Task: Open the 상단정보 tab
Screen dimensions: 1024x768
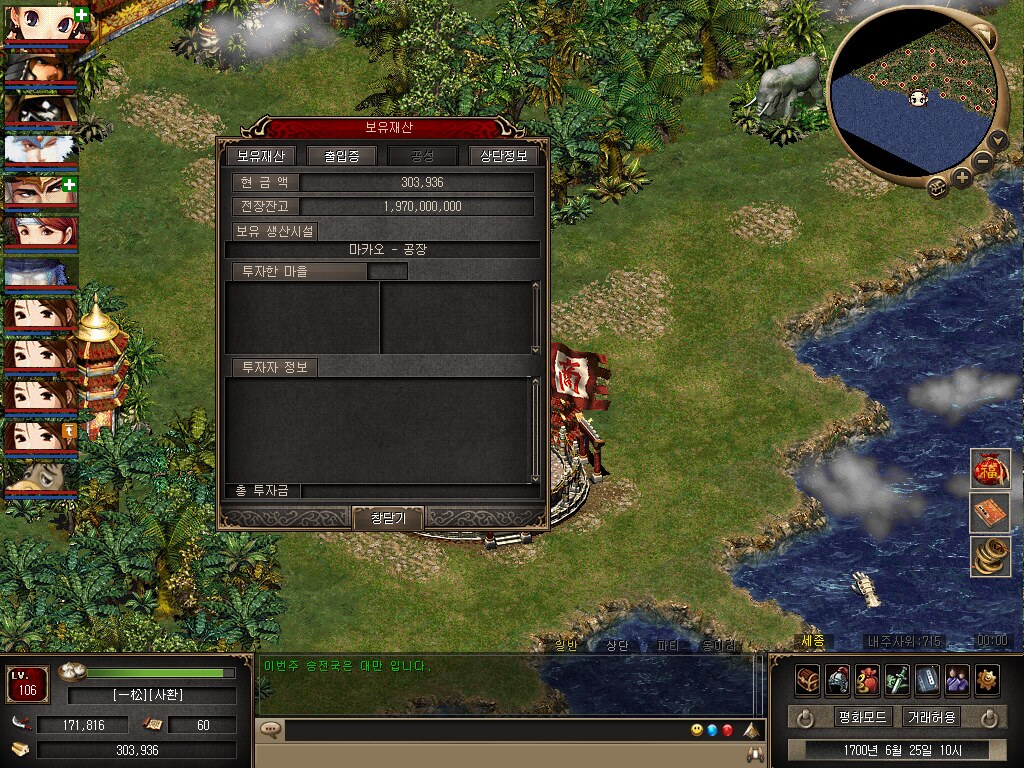Action: (504, 156)
